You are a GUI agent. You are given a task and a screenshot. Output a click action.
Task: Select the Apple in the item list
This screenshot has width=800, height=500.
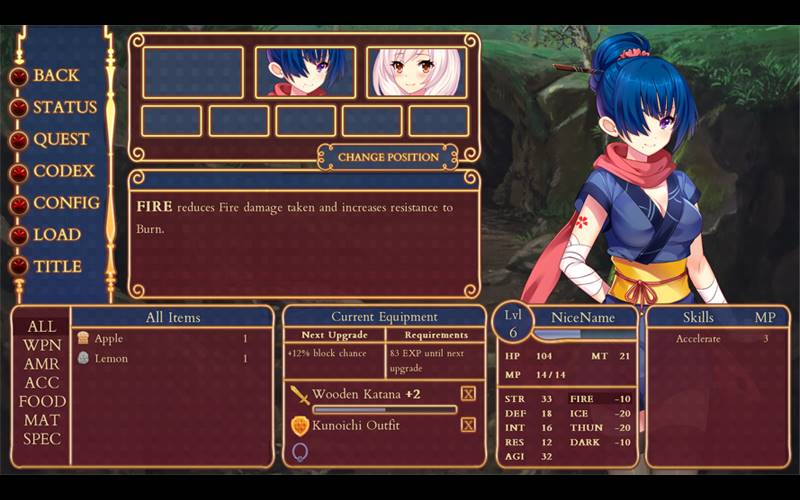click(108, 339)
